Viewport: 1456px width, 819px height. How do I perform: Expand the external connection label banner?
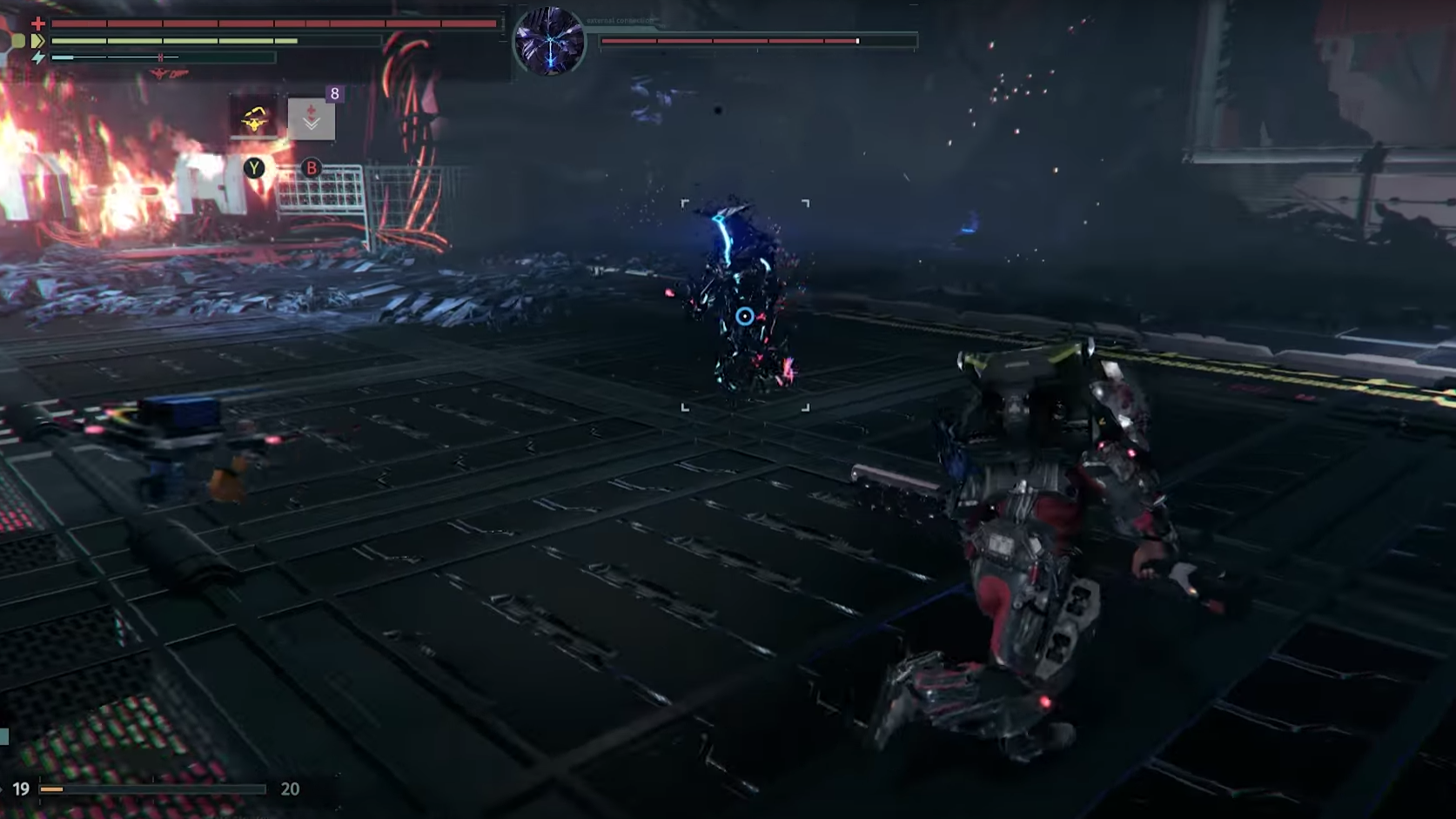point(620,20)
